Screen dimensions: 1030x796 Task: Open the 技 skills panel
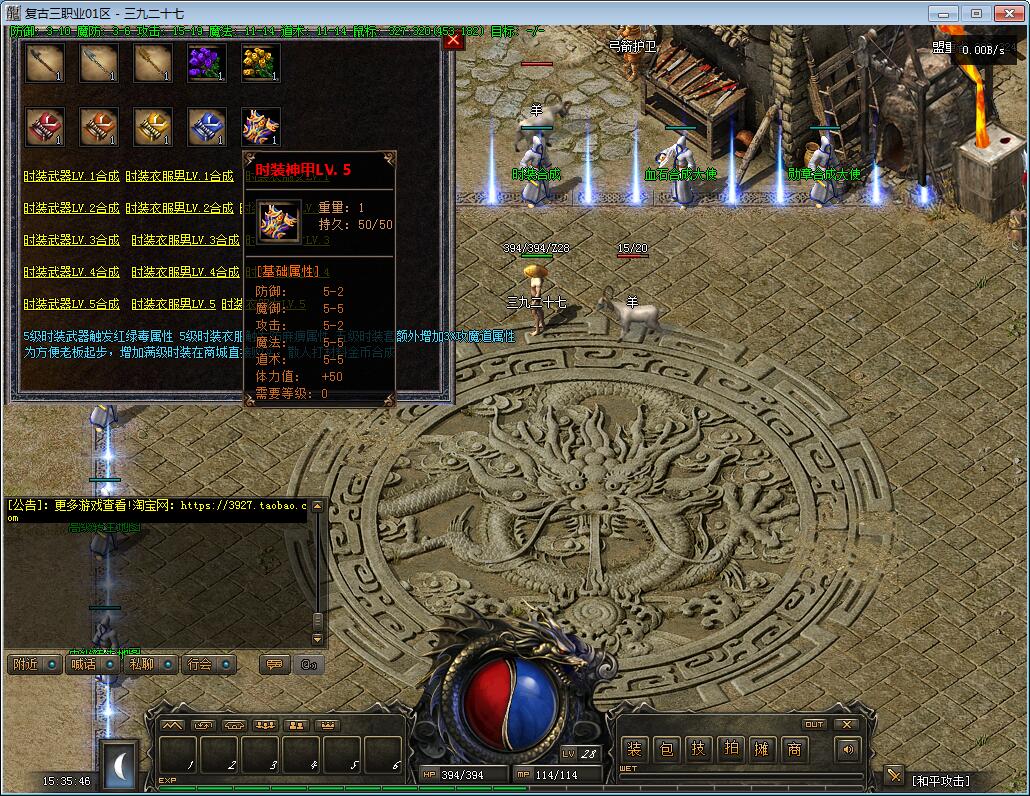(699, 749)
